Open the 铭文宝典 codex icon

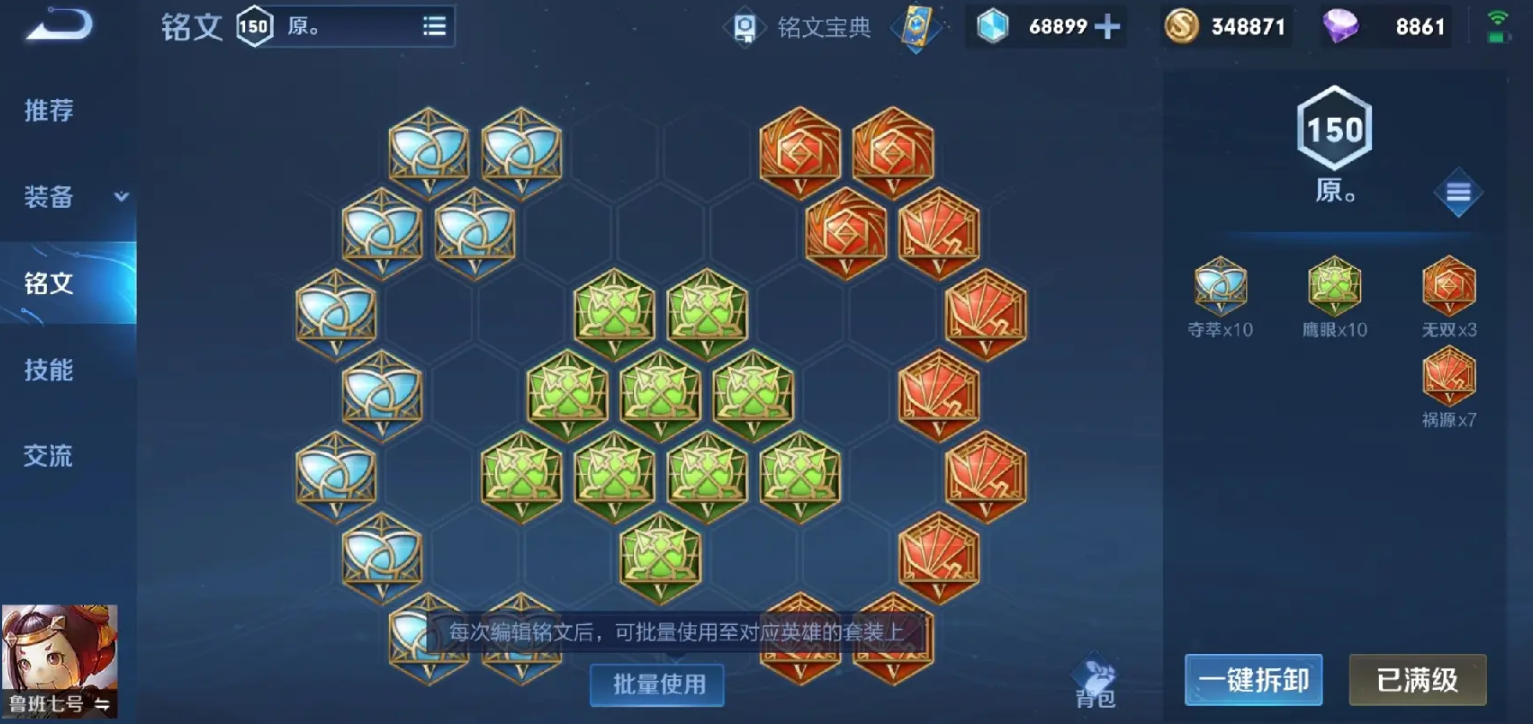click(x=746, y=27)
